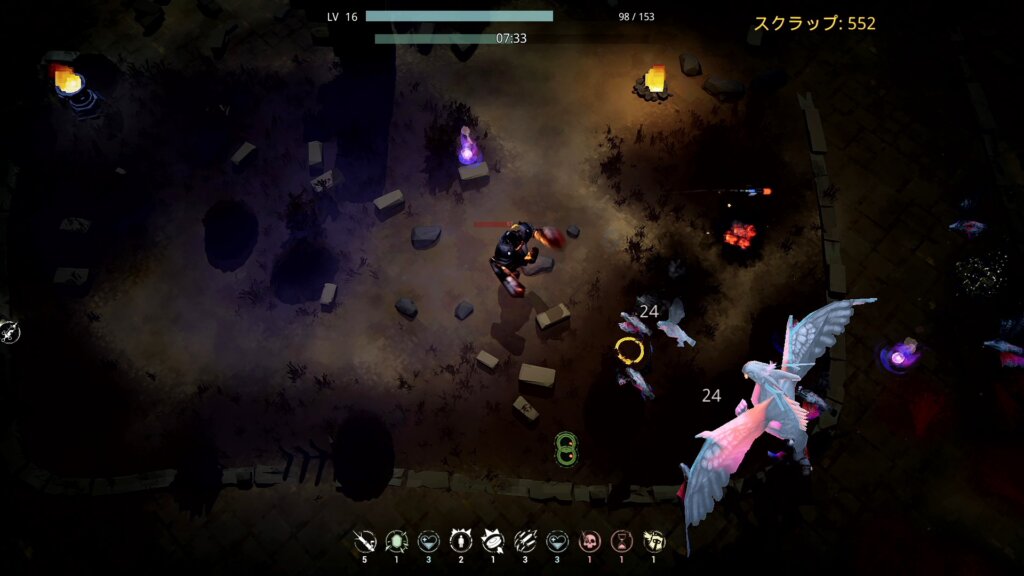Image resolution: width=1024 pixels, height=576 pixels.
Task: Select the bursting disc upgrade icon
Action: (493, 542)
